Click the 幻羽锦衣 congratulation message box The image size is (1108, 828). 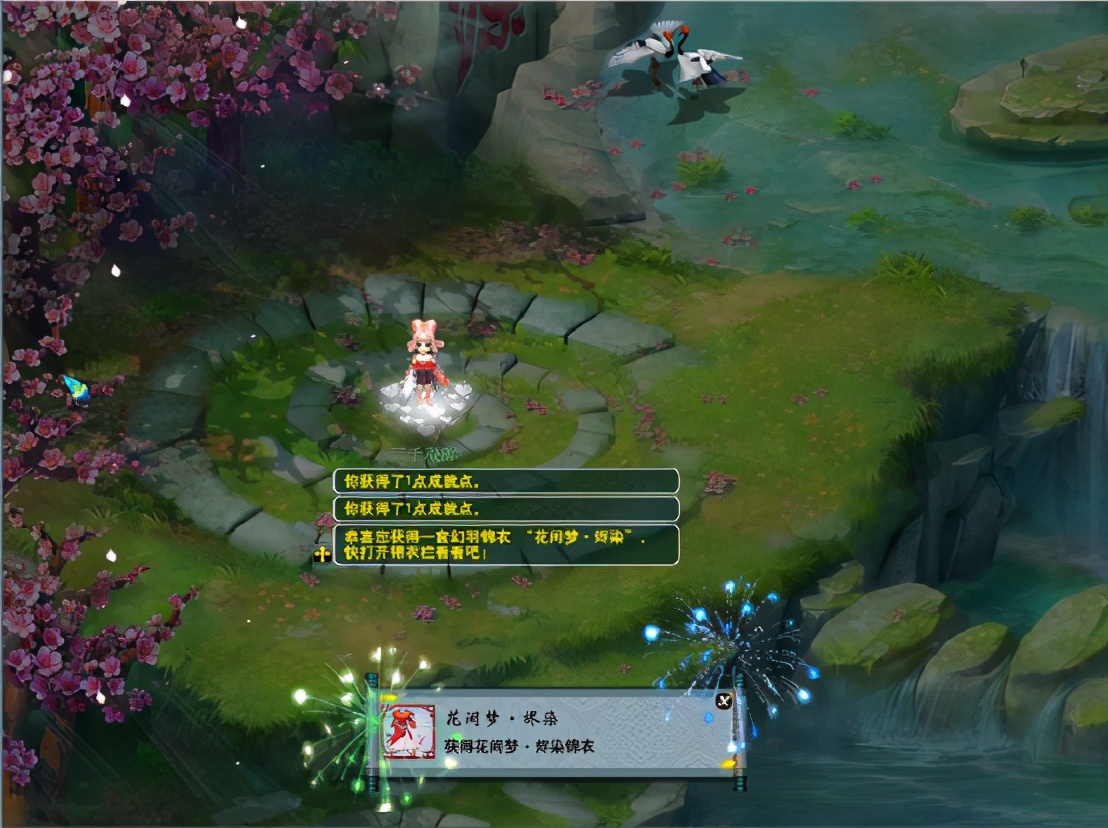506,545
